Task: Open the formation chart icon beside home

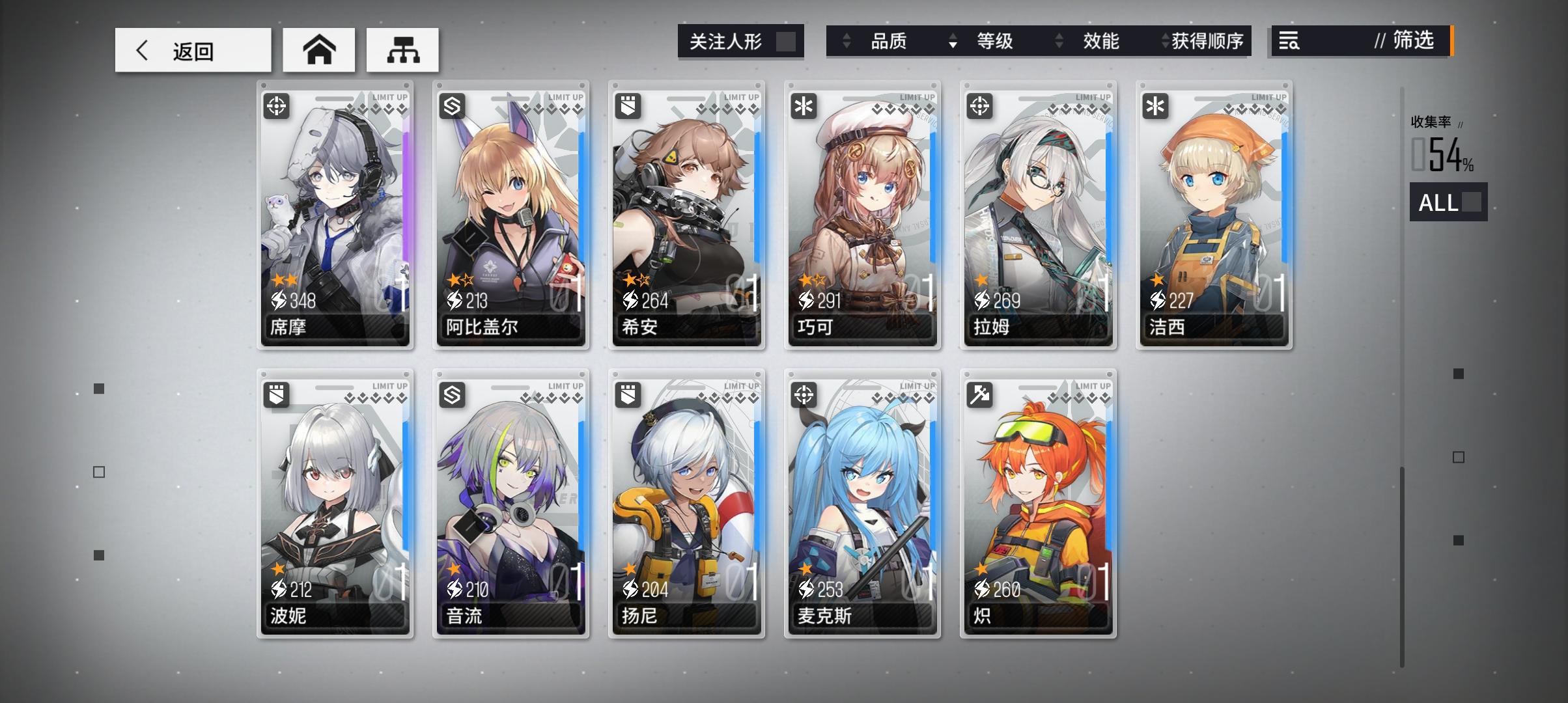Action: [402, 49]
